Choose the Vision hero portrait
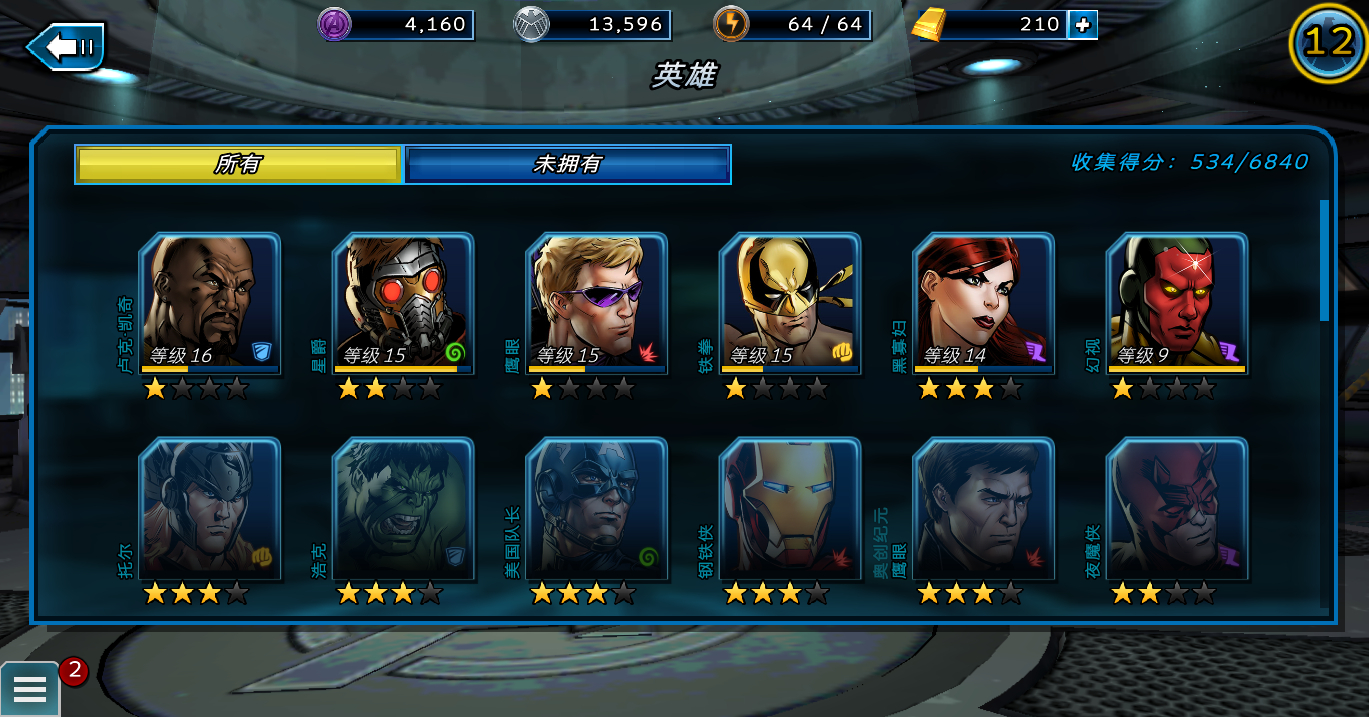Viewport: 1369px width, 717px height. pyautogui.click(x=1177, y=303)
